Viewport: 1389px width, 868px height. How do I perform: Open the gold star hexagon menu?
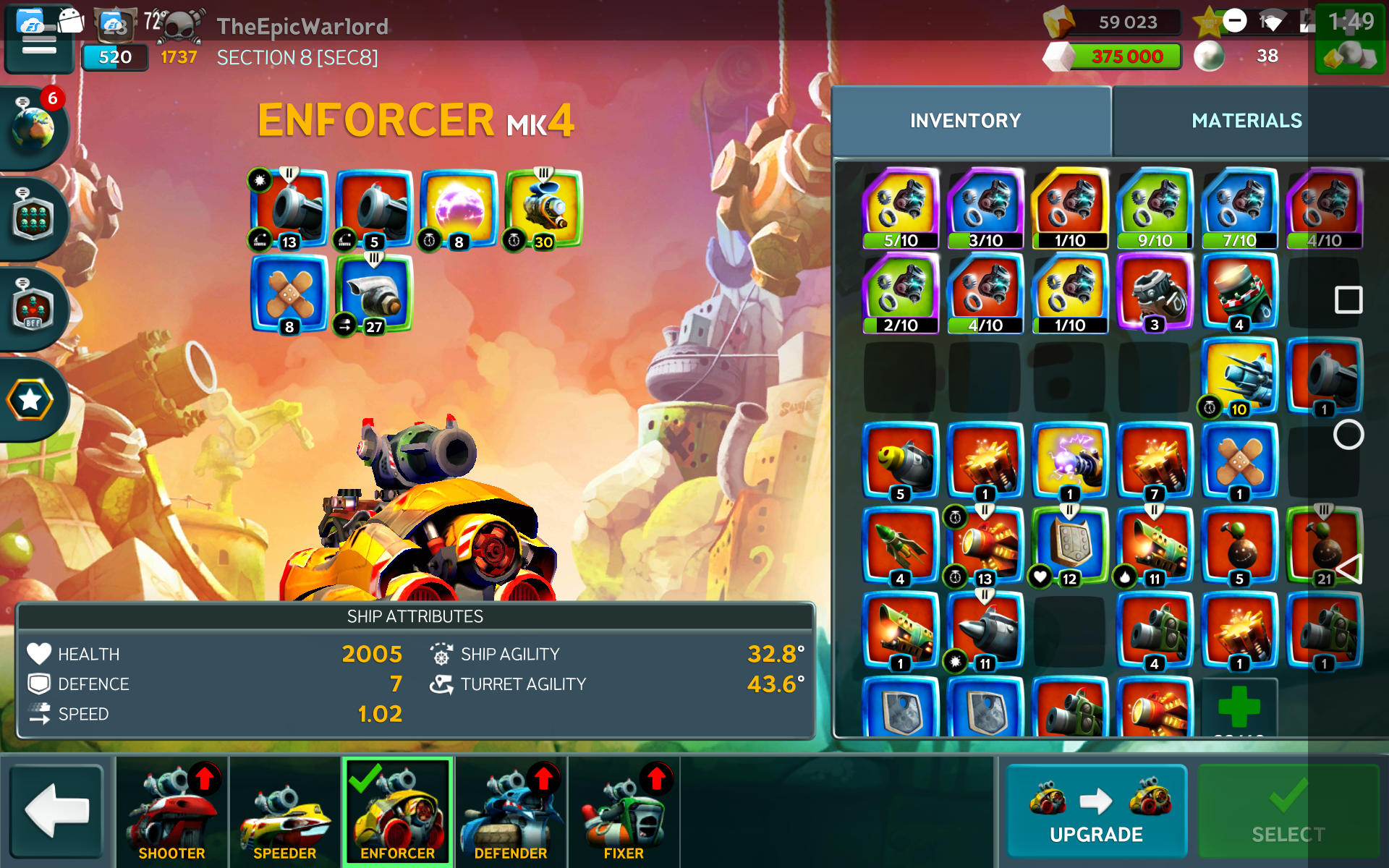[30, 400]
